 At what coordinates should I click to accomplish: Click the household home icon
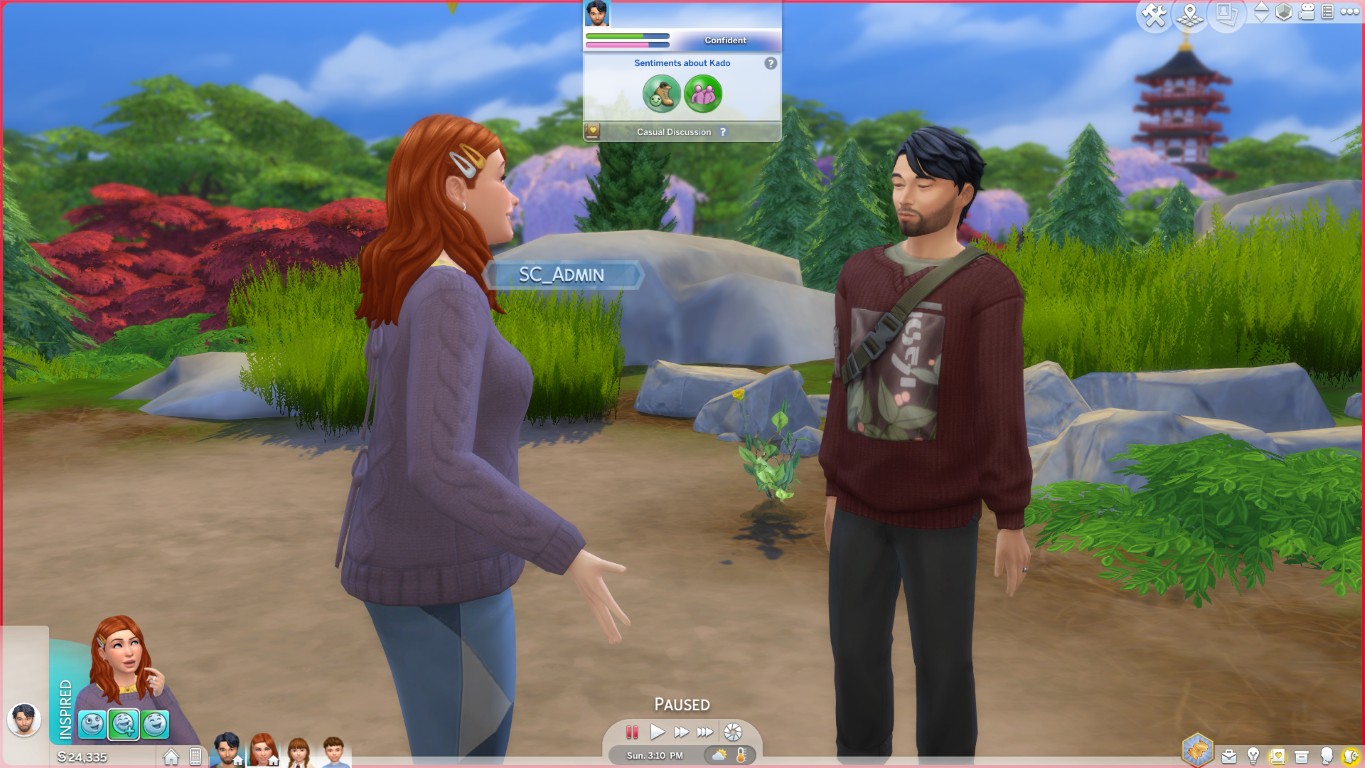pyautogui.click(x=172, y=757)
